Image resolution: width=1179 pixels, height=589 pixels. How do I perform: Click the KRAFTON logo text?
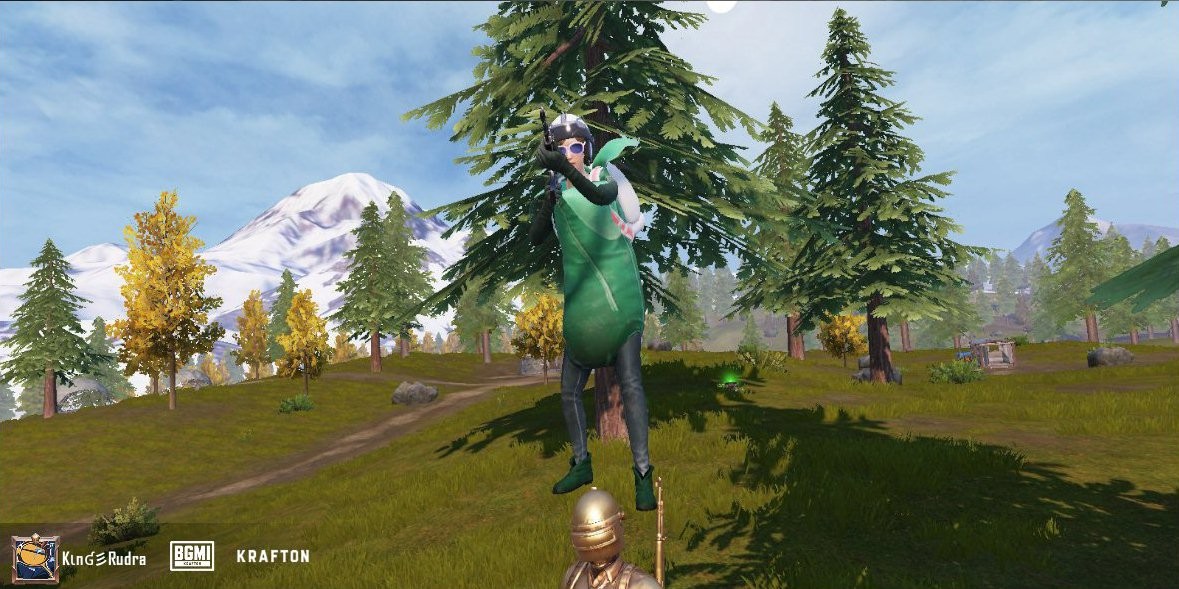coord(273,556)
